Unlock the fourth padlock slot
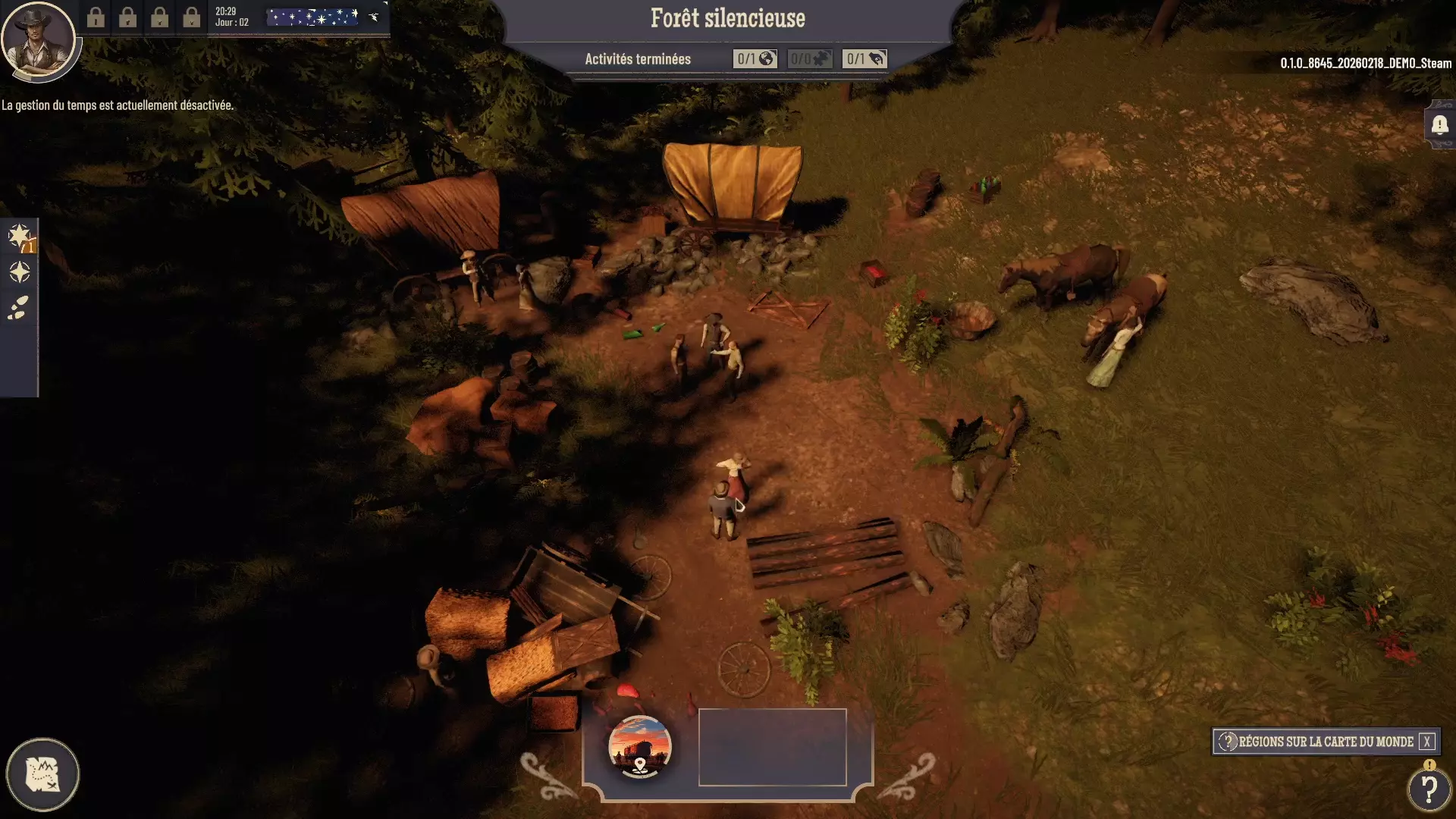 [x=190, y=18]
